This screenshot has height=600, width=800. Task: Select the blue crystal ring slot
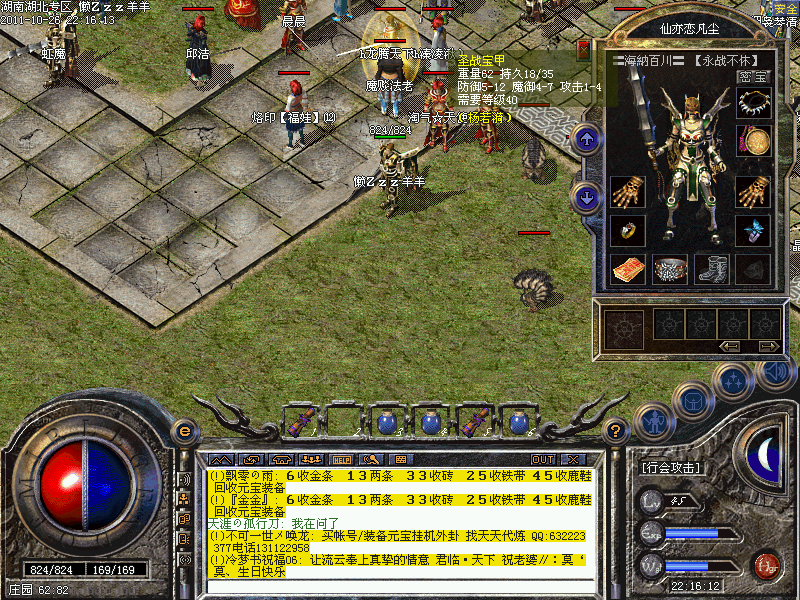coord(753,230)
